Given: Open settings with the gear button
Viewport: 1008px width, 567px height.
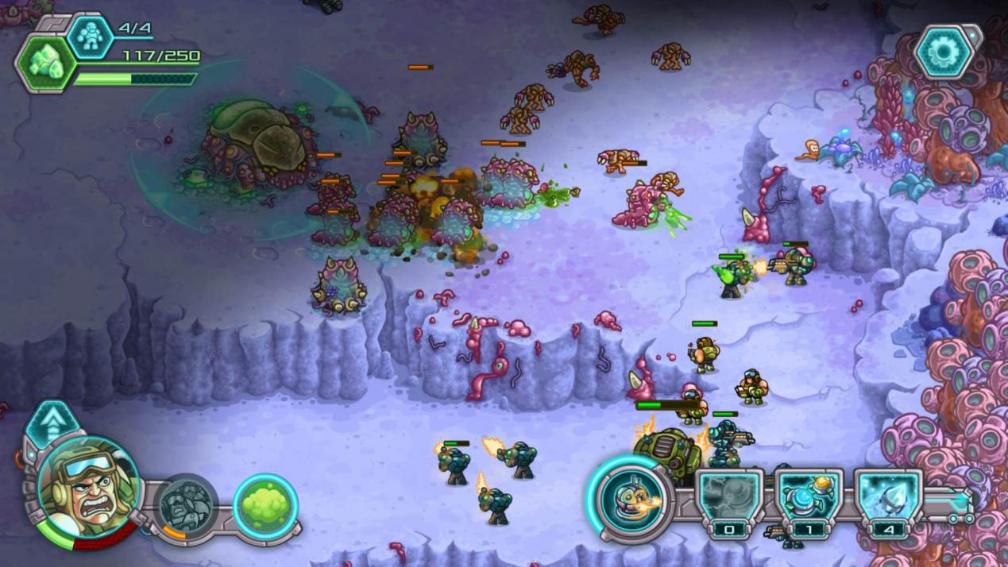Looking at the screenshot, I should 943,52.
